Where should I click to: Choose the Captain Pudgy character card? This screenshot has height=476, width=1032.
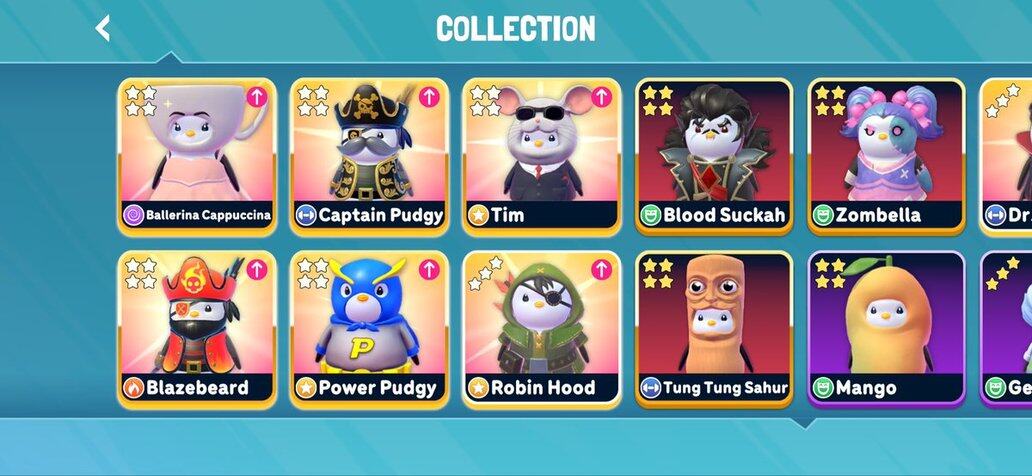369,156
